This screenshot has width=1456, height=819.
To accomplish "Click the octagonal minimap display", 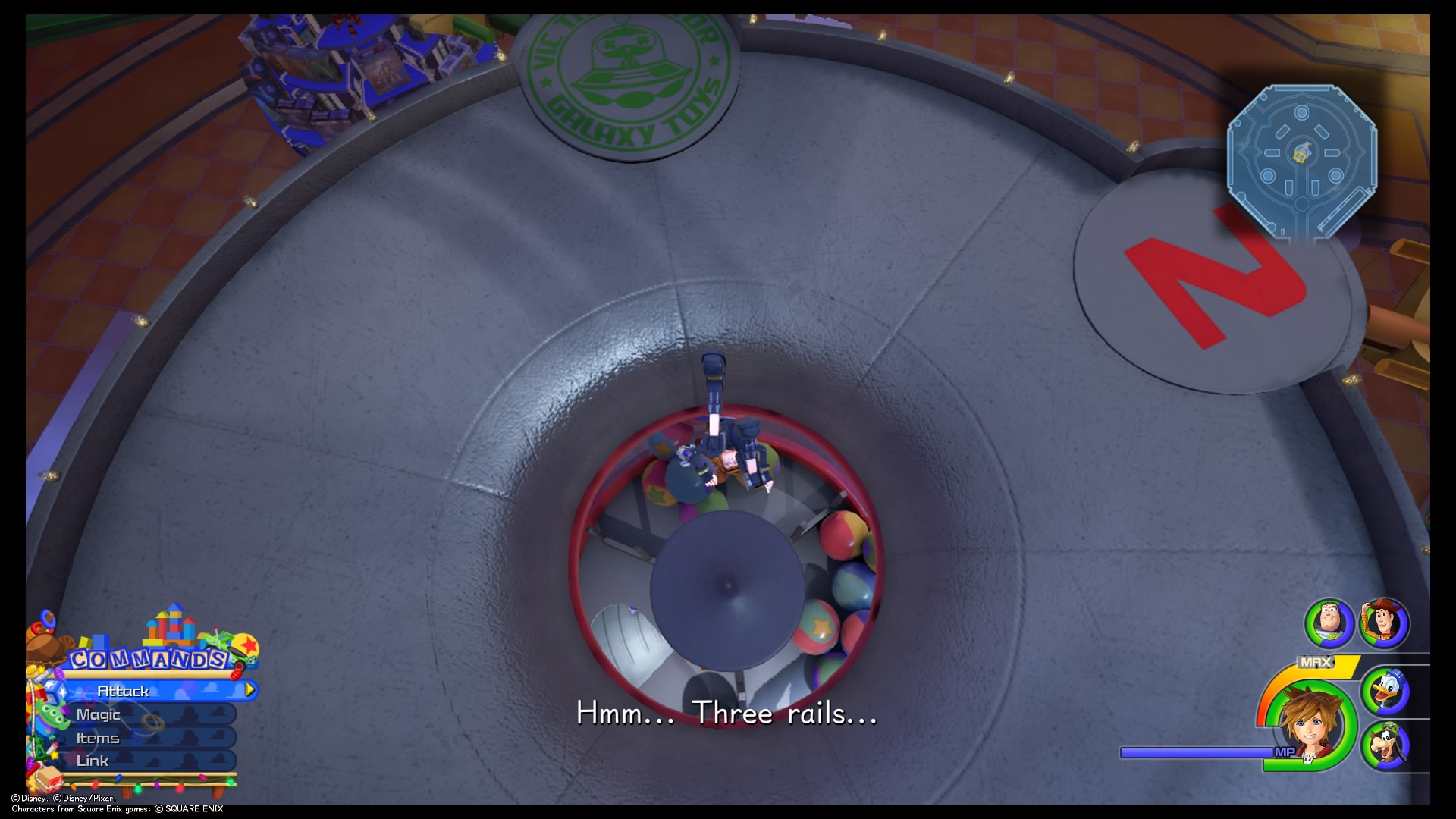I will pos(1304,159).
